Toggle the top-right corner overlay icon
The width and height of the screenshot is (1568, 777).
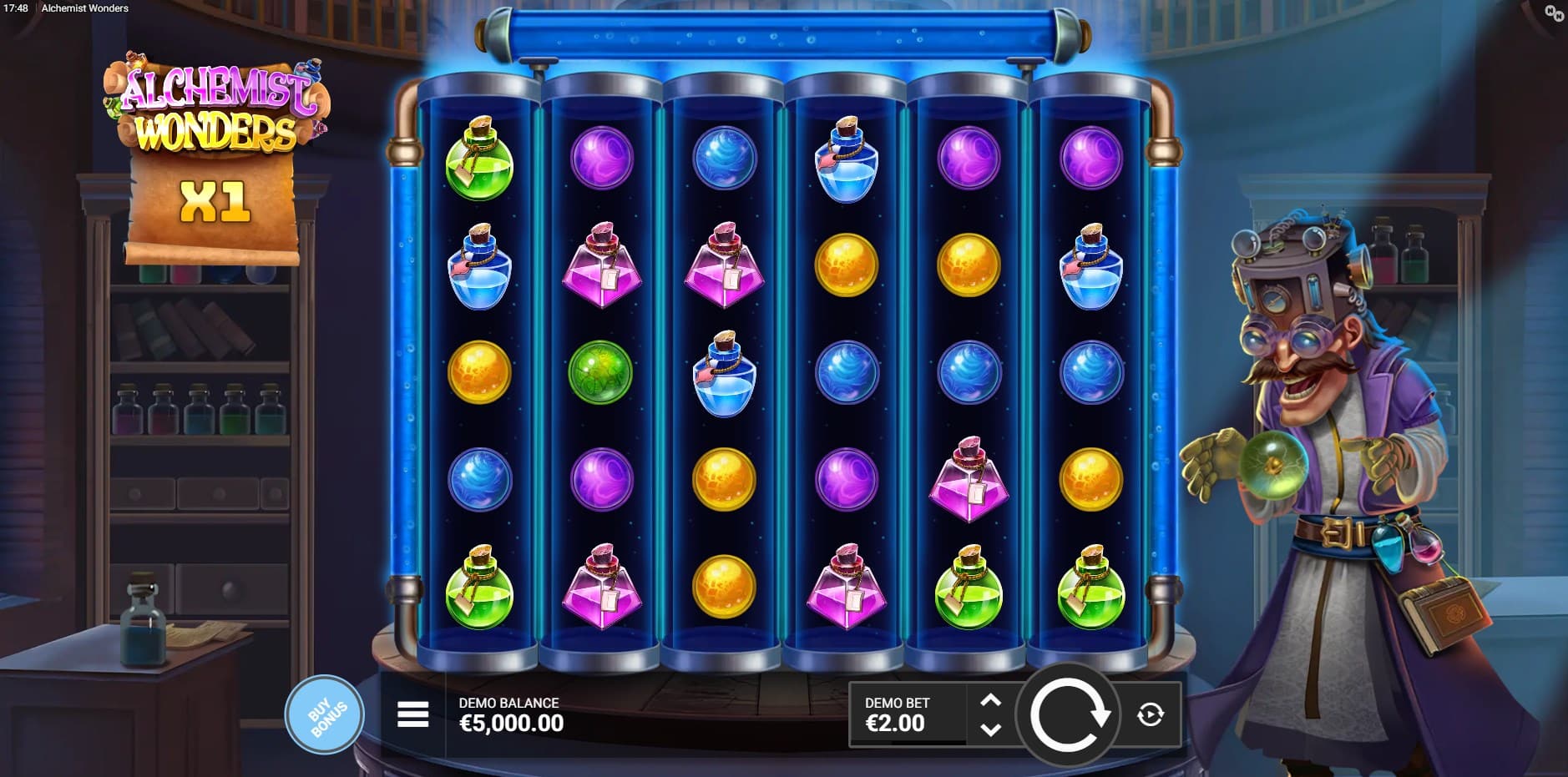pos(1554,13)
